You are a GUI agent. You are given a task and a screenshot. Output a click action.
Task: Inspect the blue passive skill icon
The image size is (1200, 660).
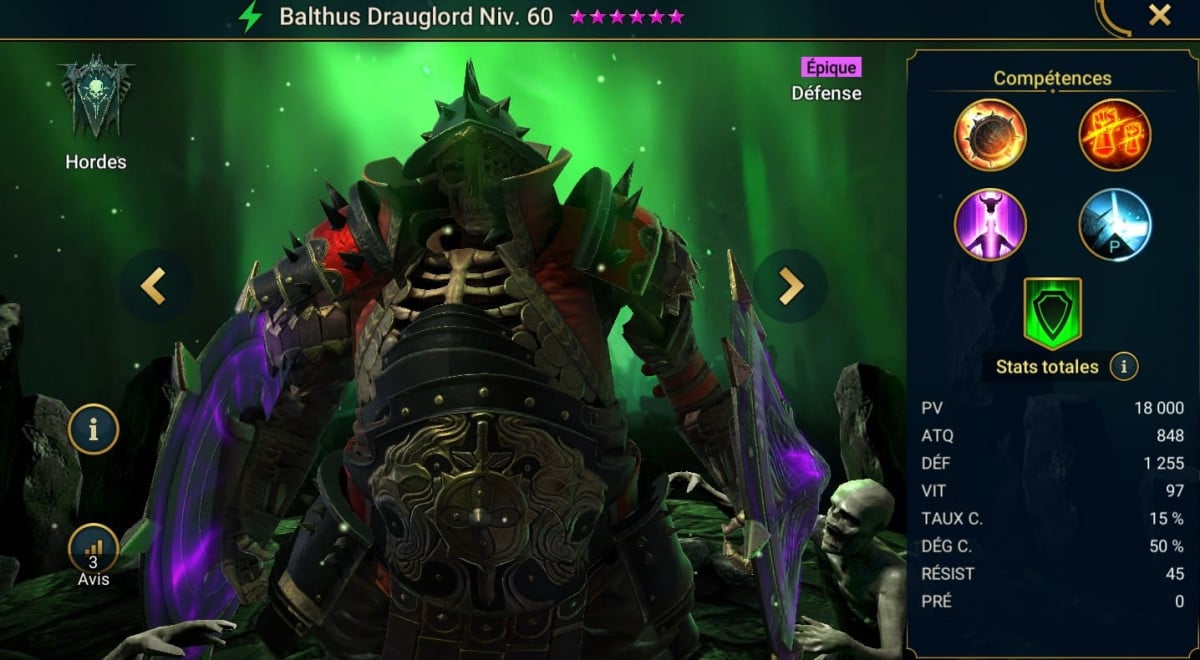pos(1115,223)
